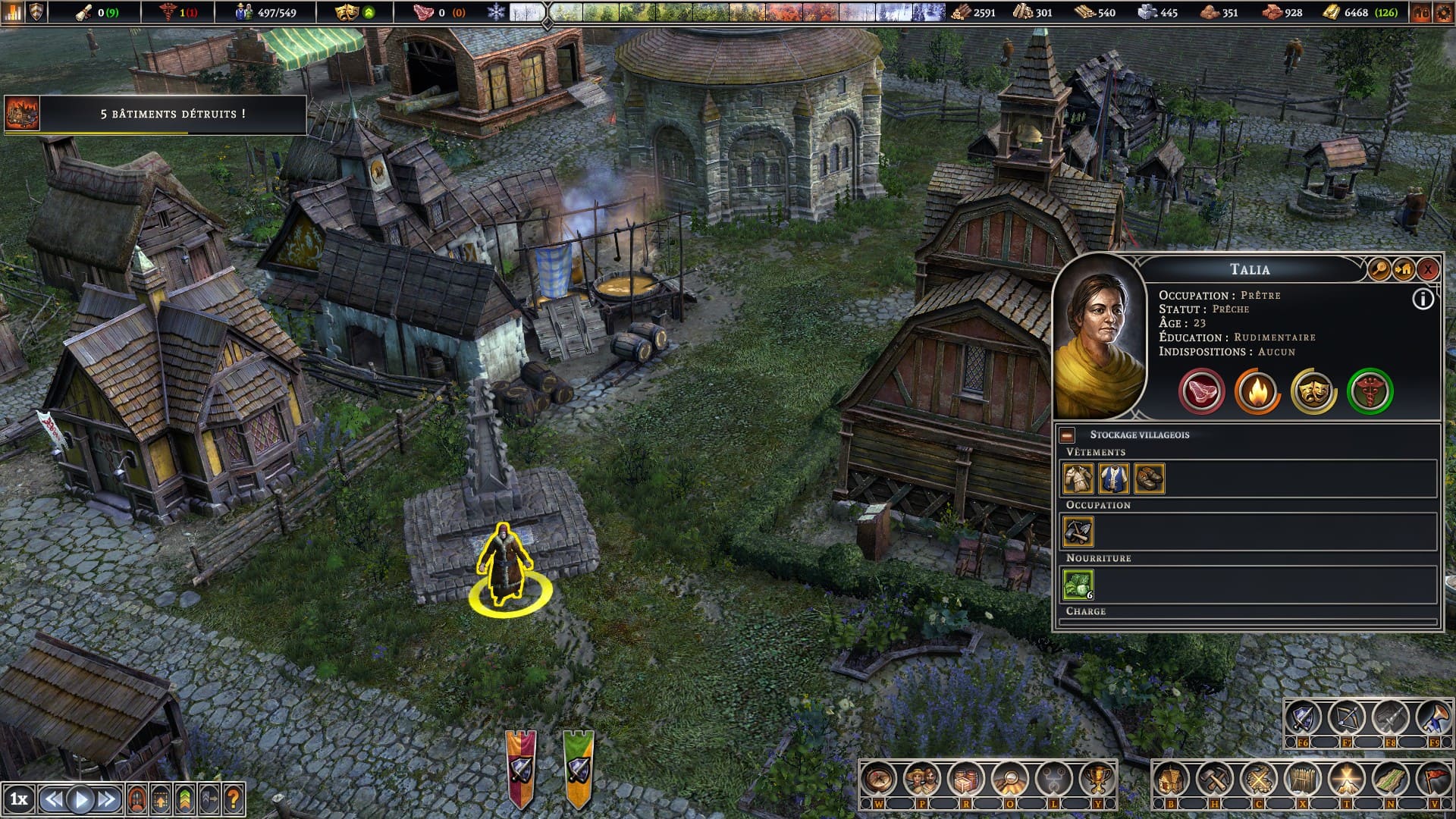1456x819 pixels.
Task: Select the leather shoes clothing slot
Action: [1149, 479]
